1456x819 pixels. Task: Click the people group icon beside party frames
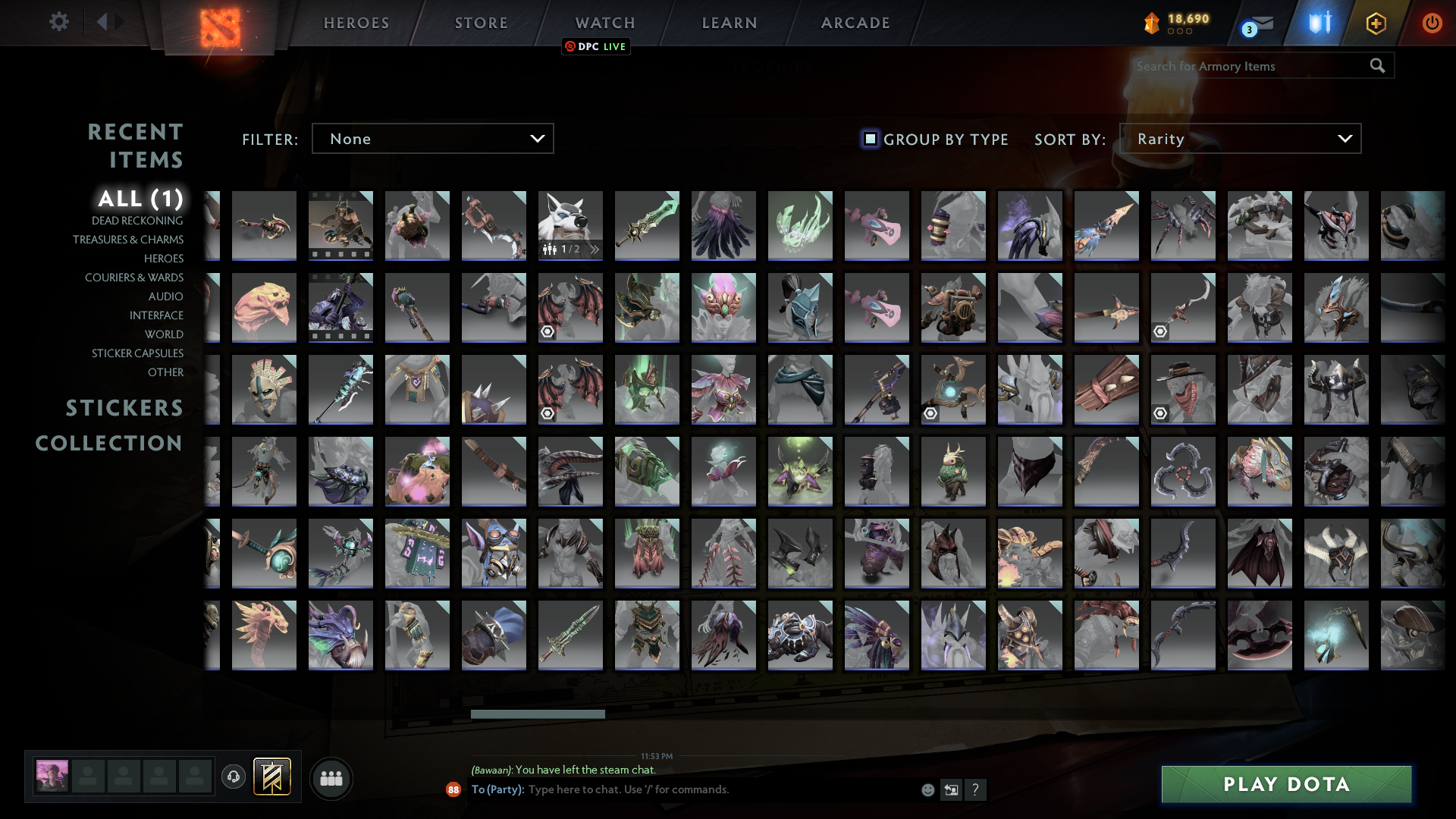click(331, 778)
